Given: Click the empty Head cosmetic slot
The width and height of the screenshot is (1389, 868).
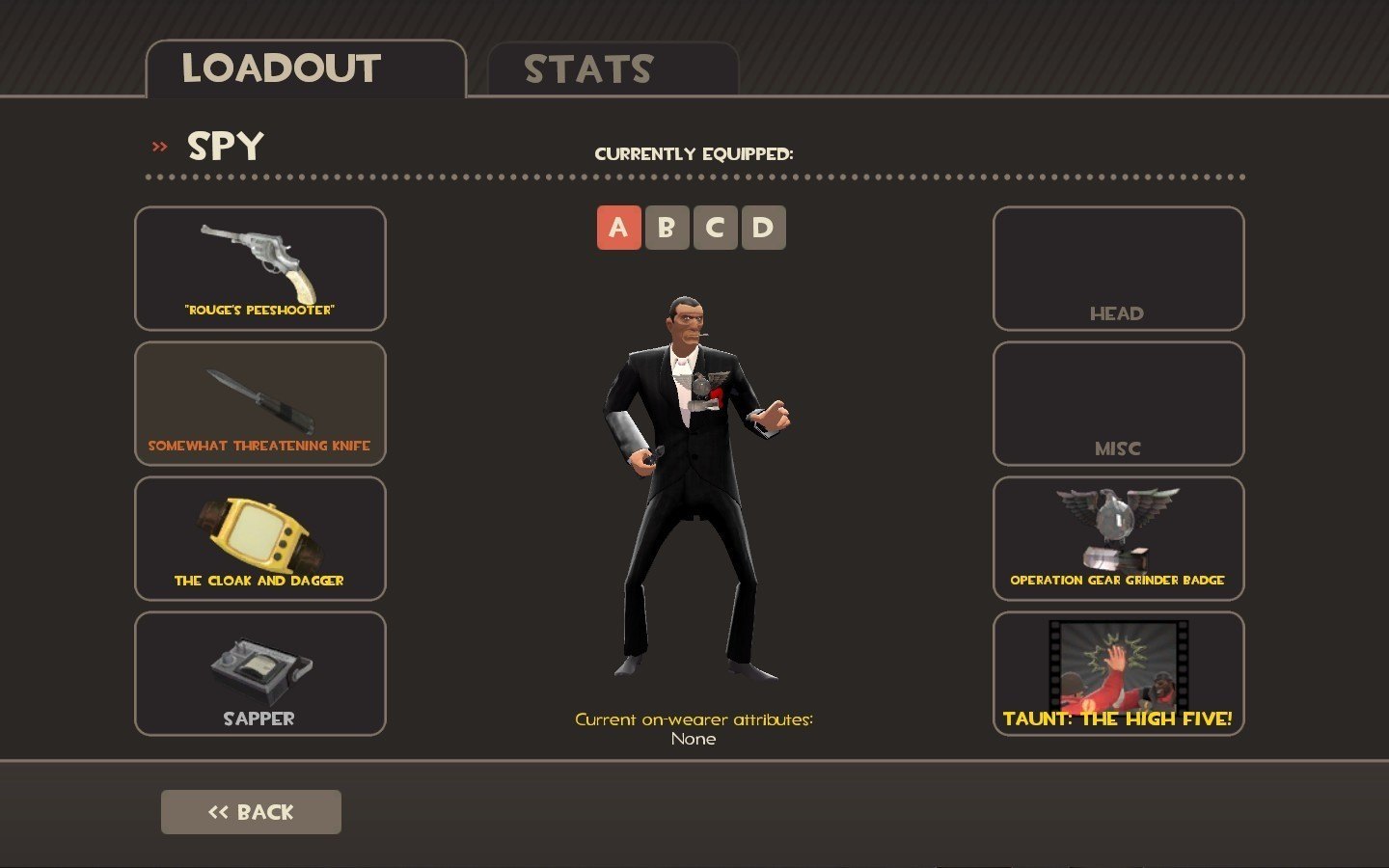Looking at the screenshot, I should 1118,268.
